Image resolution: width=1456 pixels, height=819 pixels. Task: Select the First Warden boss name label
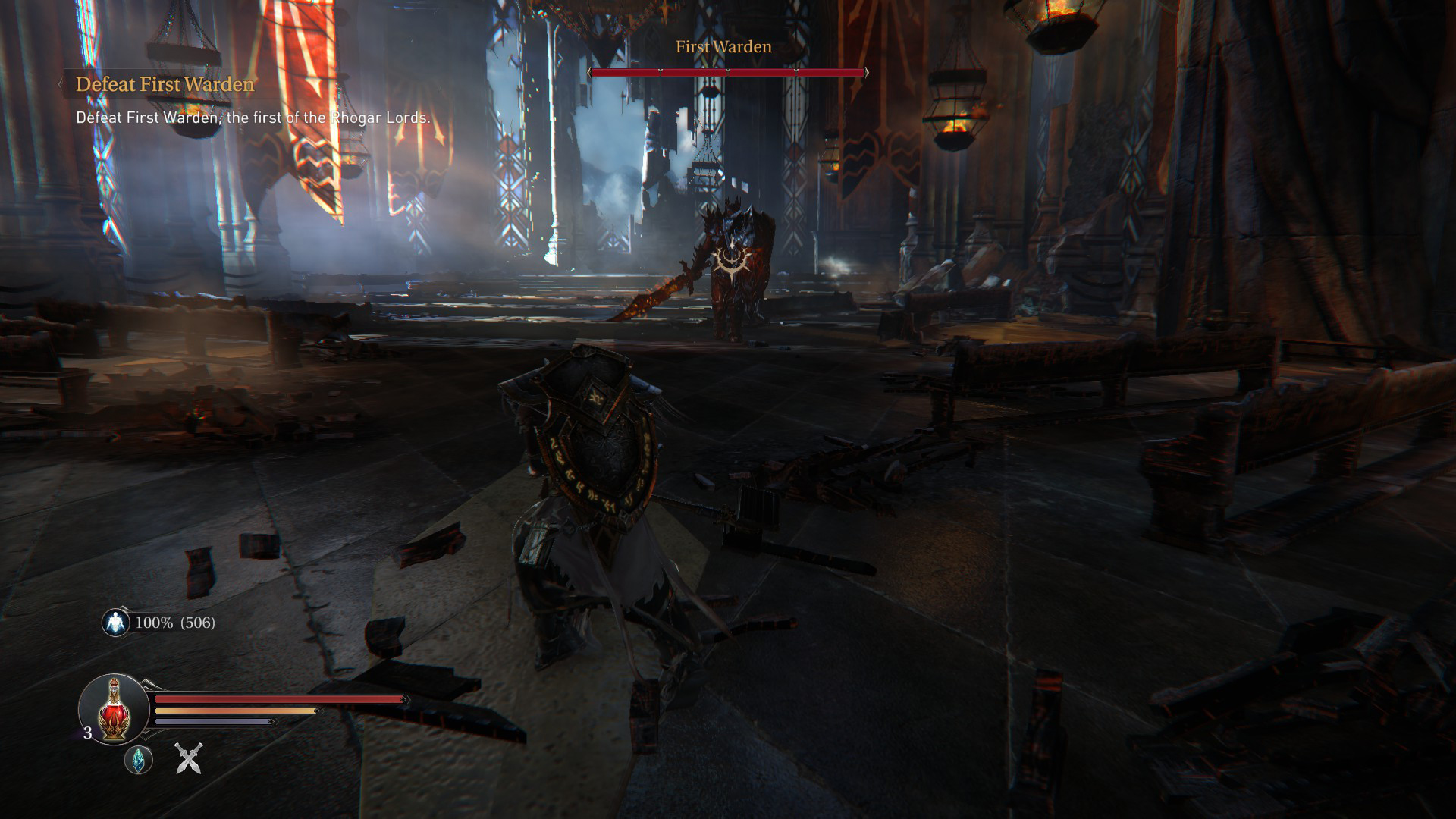pyautogui.click(x=723, y=46)
